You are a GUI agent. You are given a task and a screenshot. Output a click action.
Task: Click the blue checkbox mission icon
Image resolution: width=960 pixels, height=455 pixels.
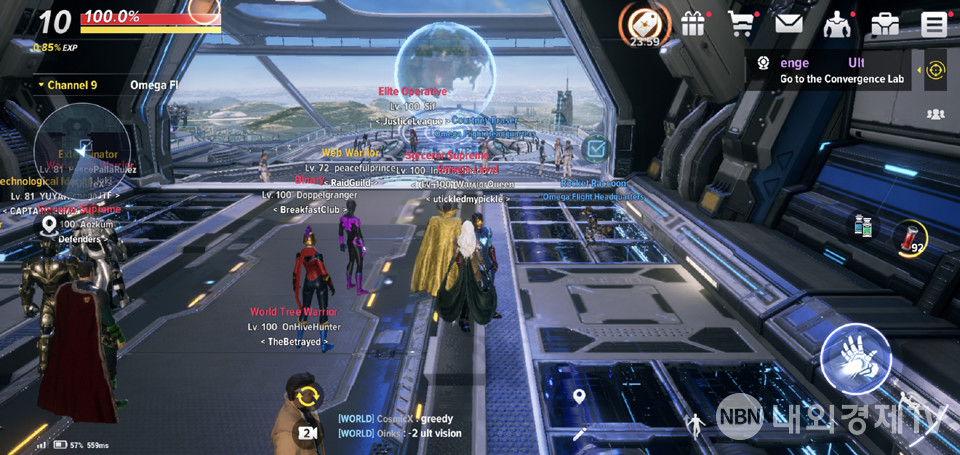pyautogui.click(x=595, y=149)
